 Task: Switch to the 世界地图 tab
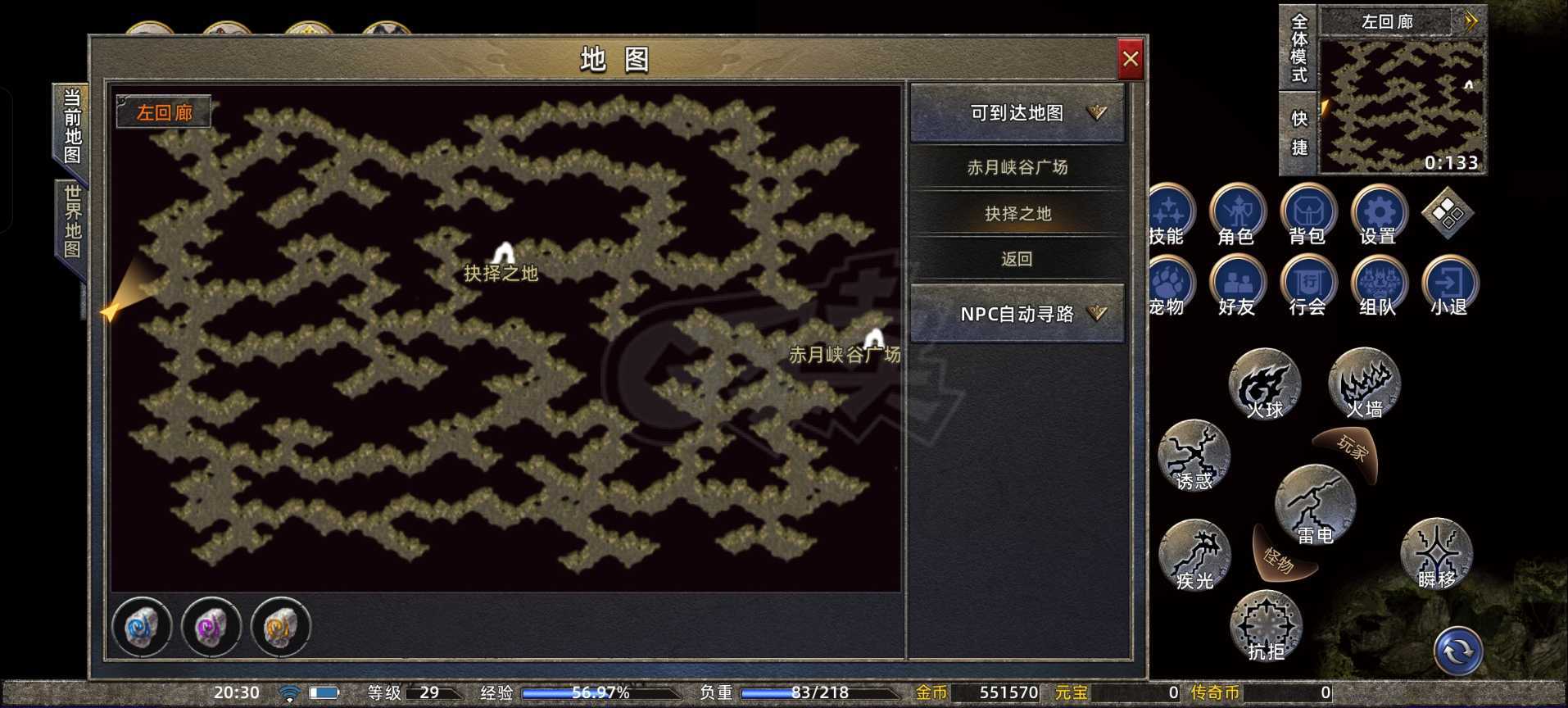point(72,220)
